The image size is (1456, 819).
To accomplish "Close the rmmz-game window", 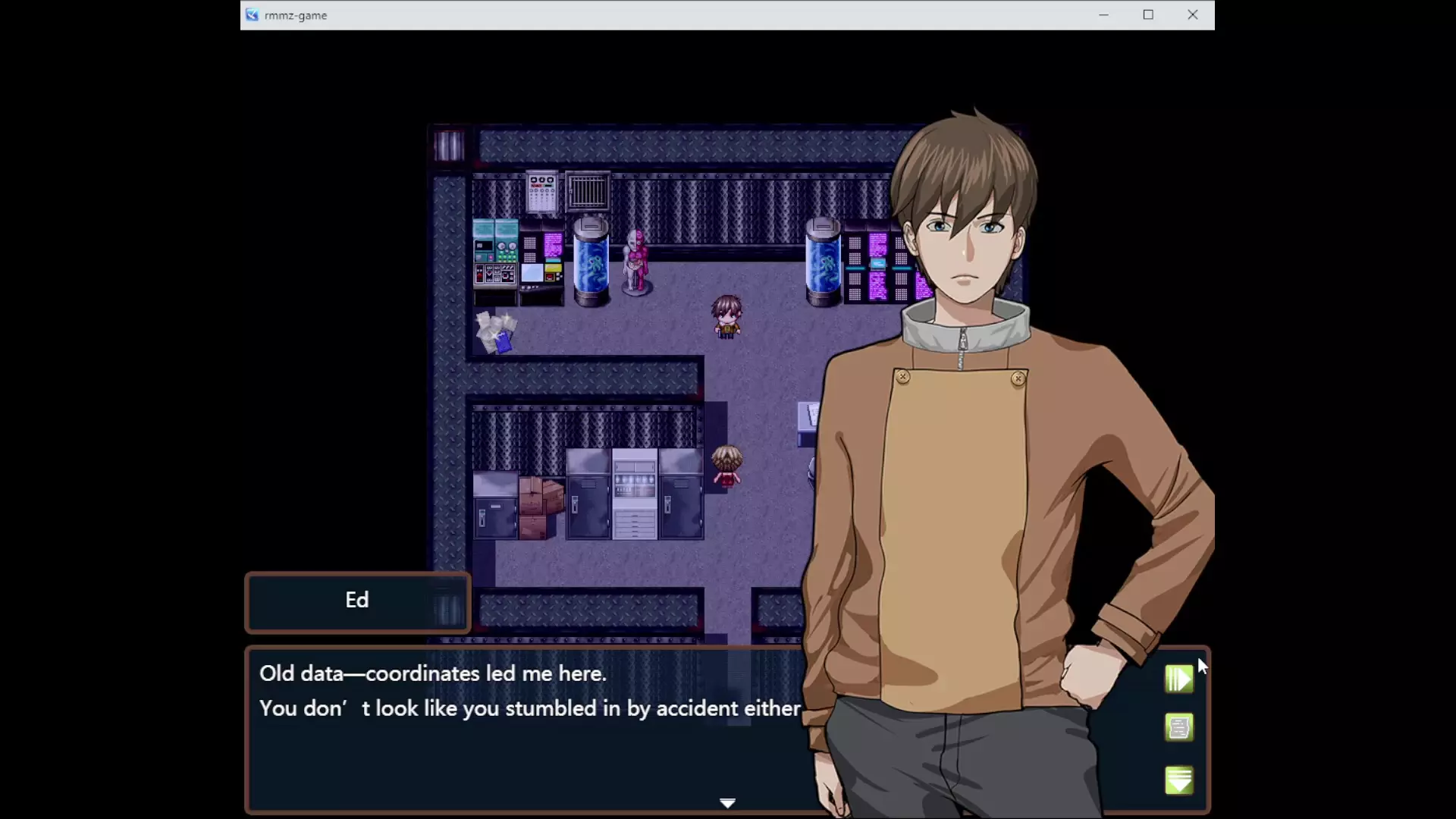I will 1192,15.
